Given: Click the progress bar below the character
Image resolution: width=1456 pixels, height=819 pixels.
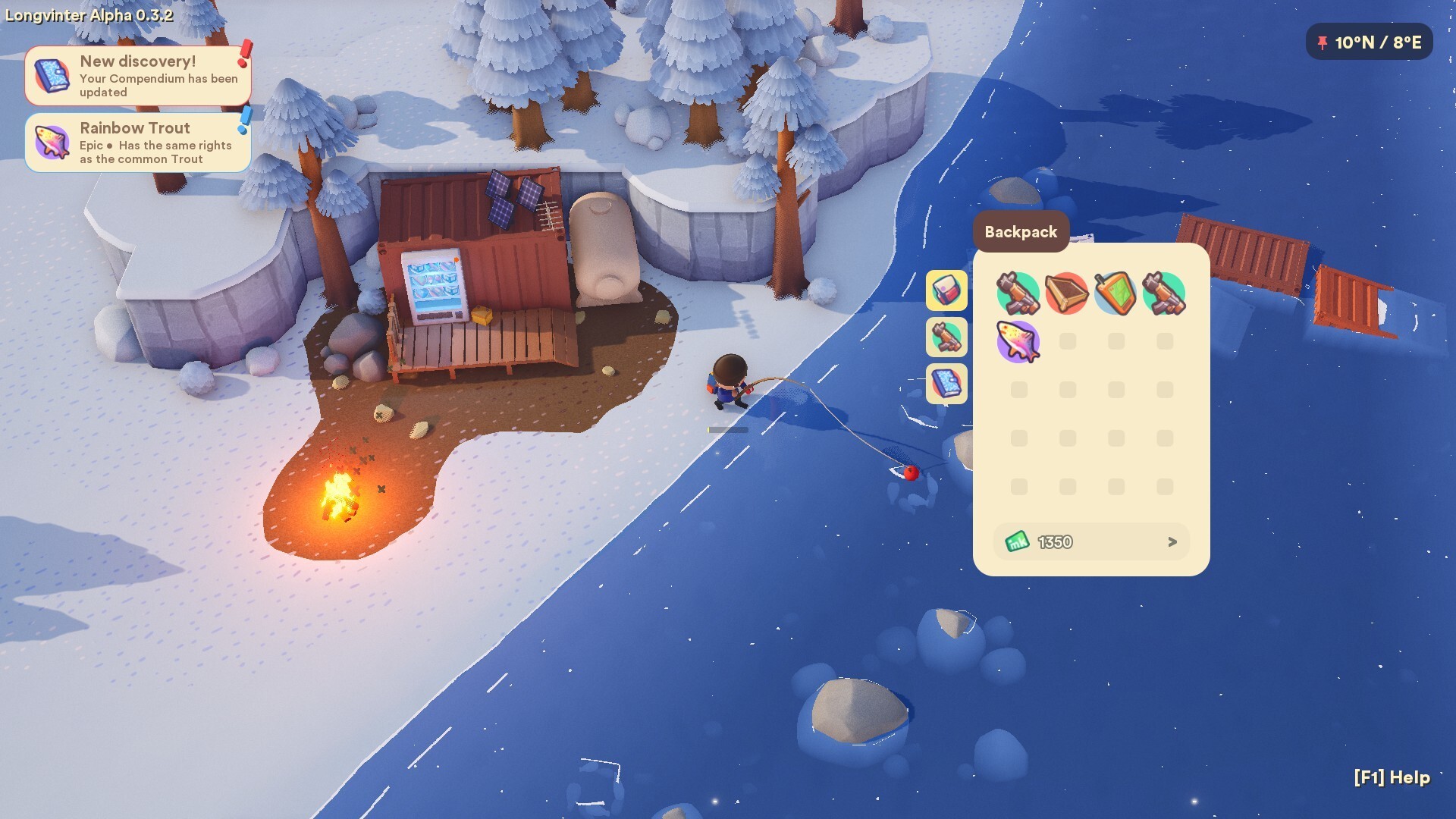Looking at the screenshot, I should tap(726, 429).
